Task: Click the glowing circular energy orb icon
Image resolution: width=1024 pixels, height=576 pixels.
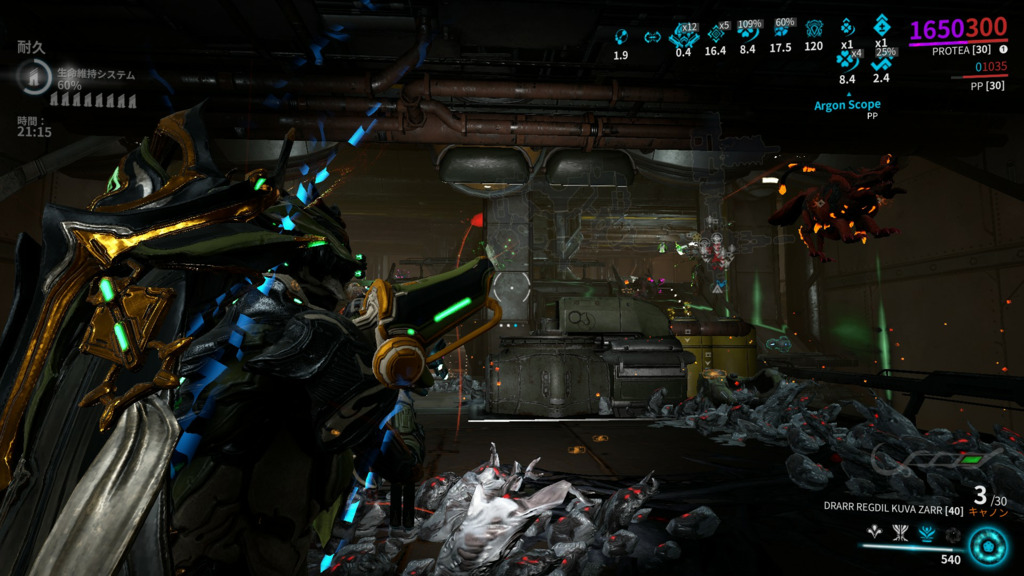Action: point(988,546)
